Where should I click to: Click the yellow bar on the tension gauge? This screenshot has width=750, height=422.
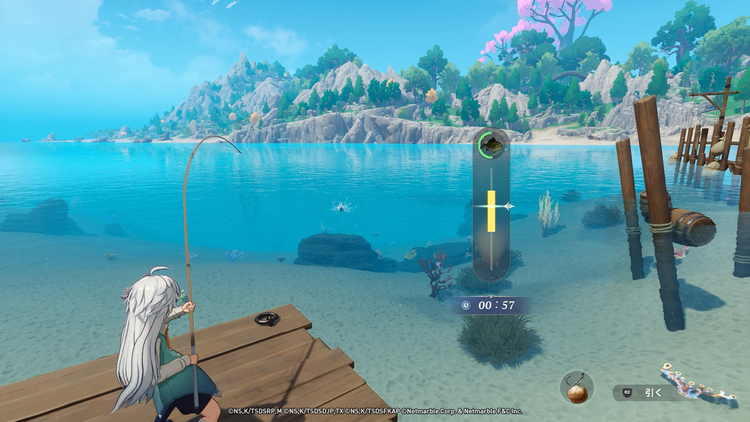tap(491, 208)
